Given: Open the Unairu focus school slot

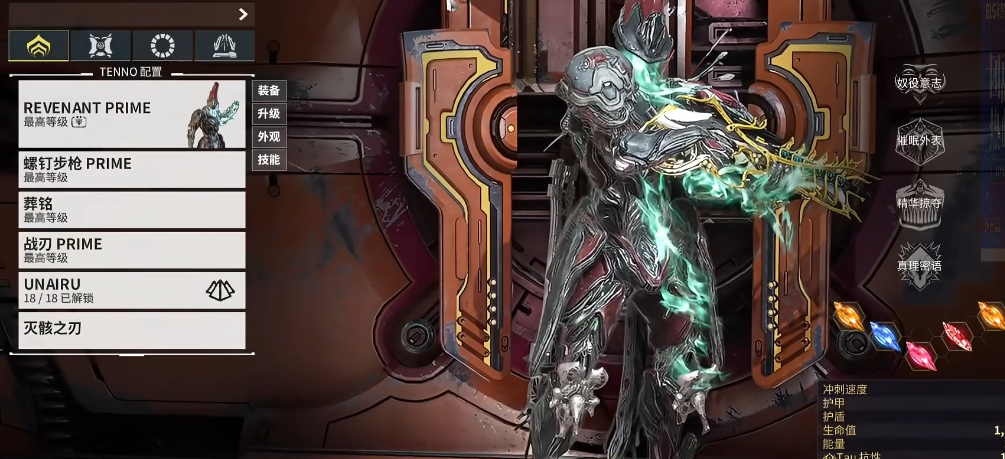Looking at the screenshot, I should [132, 290].
